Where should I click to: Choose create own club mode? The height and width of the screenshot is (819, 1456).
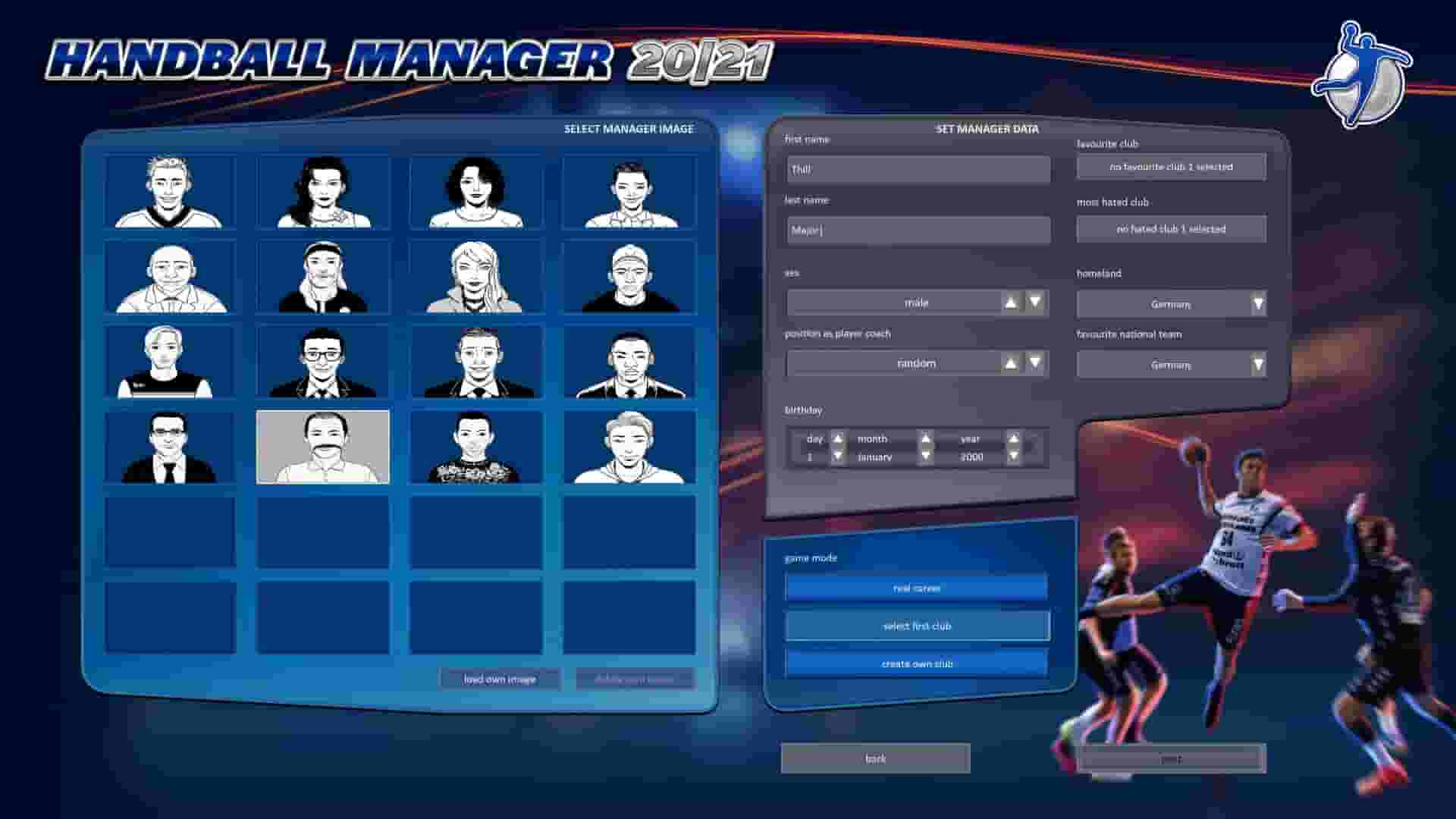tap(917, 663)
